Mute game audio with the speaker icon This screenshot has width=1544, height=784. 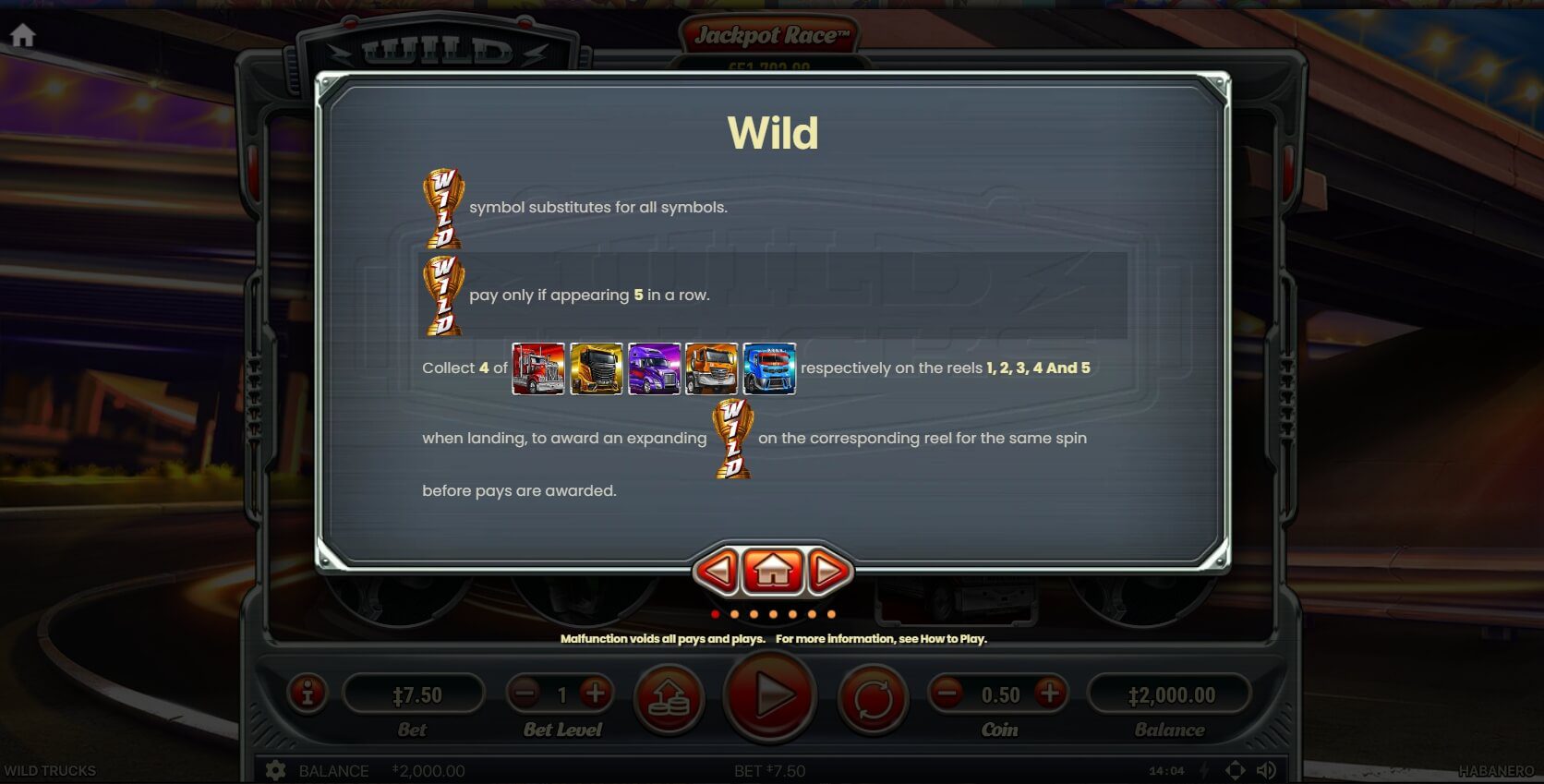[x=1264, y=769]
